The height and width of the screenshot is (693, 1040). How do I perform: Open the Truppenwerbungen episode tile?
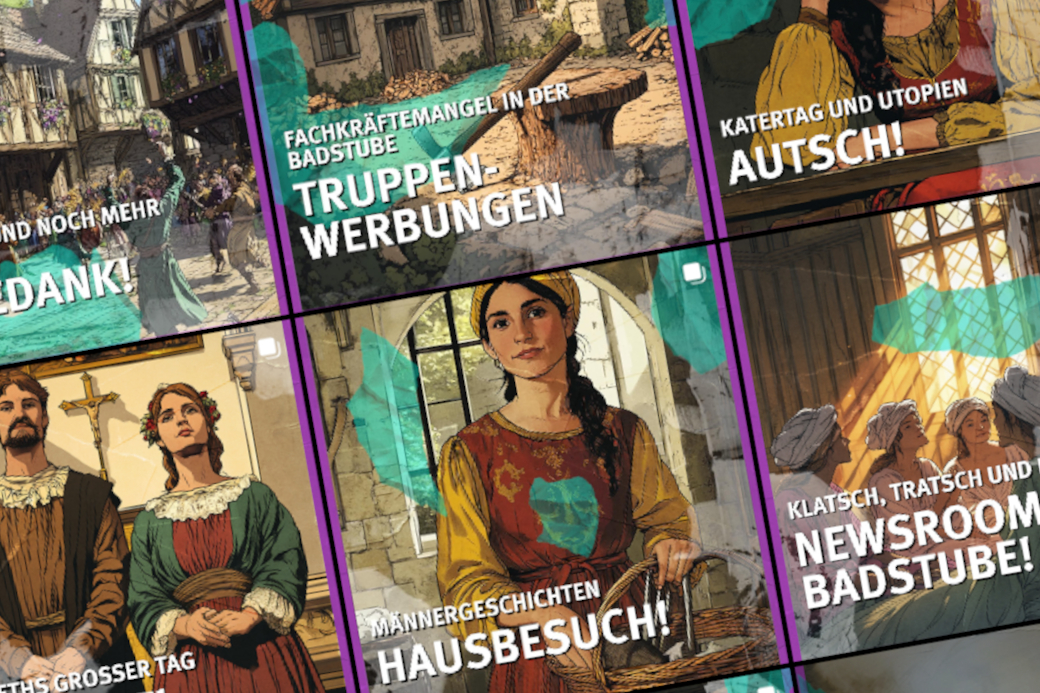click(x=470, y=150)
